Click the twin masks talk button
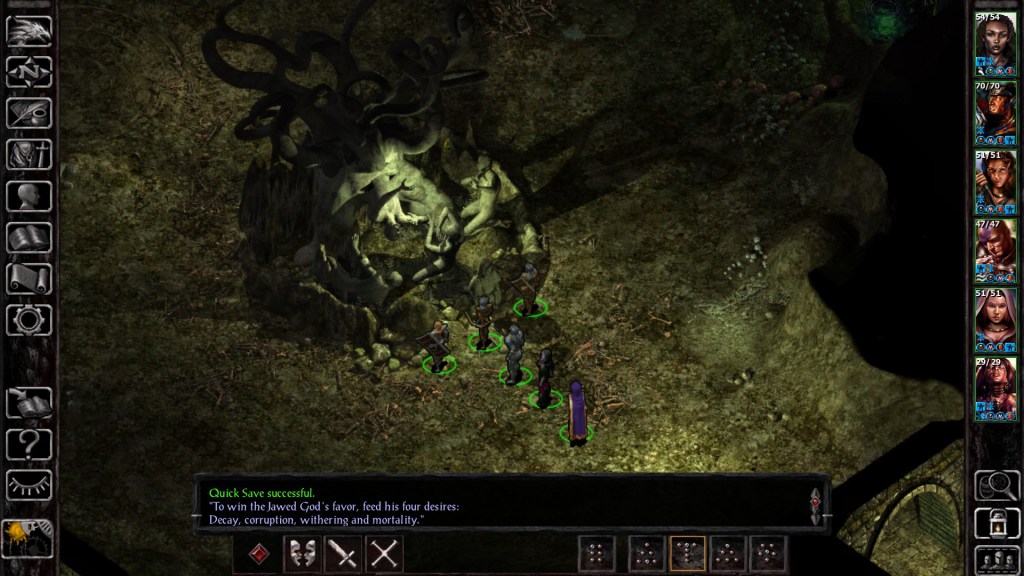This screenshot has height=576, width=1024. 302,553
